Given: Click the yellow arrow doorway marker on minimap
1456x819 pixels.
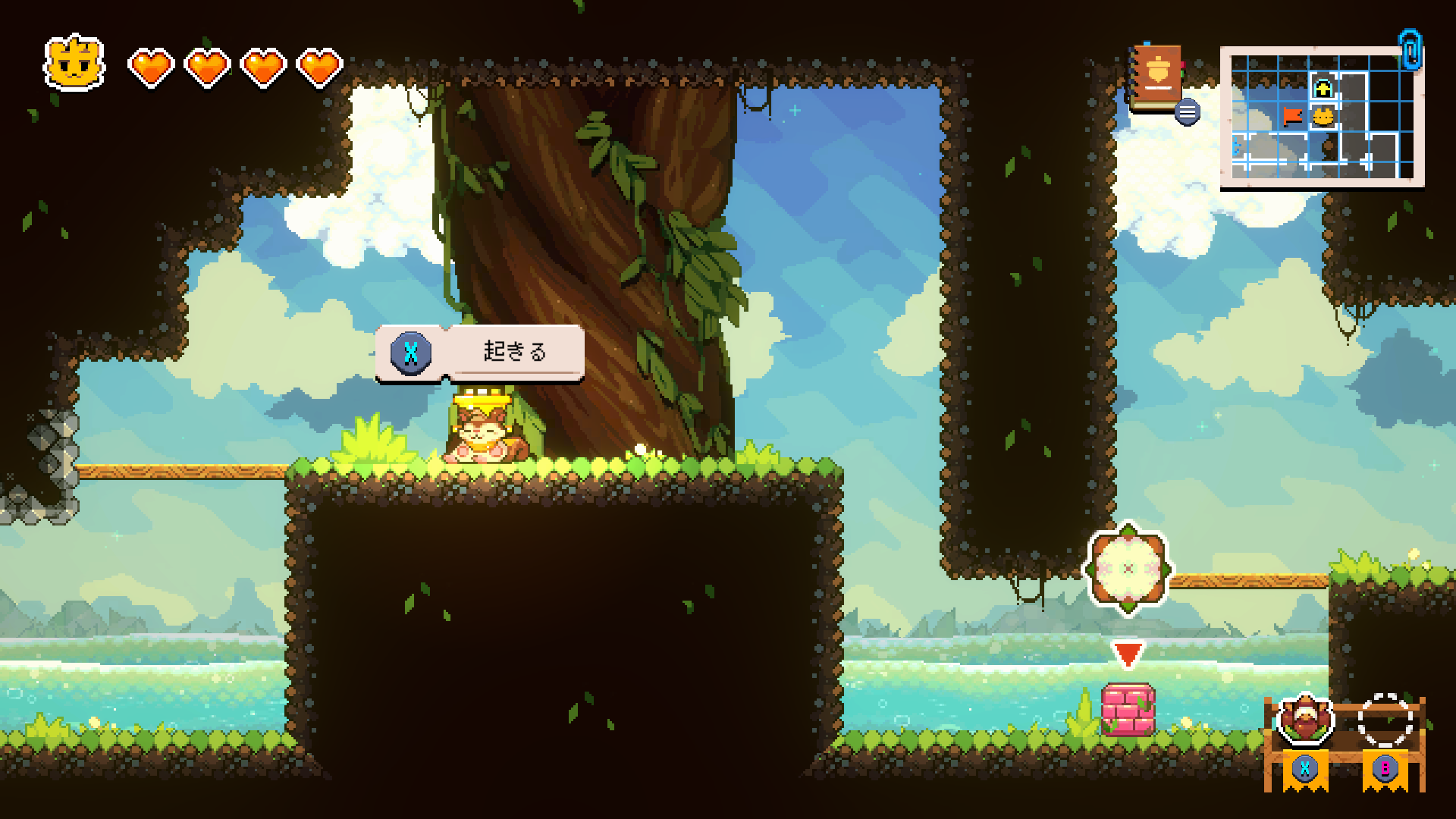Looking at the screenshot, I should pos(1323,89).
